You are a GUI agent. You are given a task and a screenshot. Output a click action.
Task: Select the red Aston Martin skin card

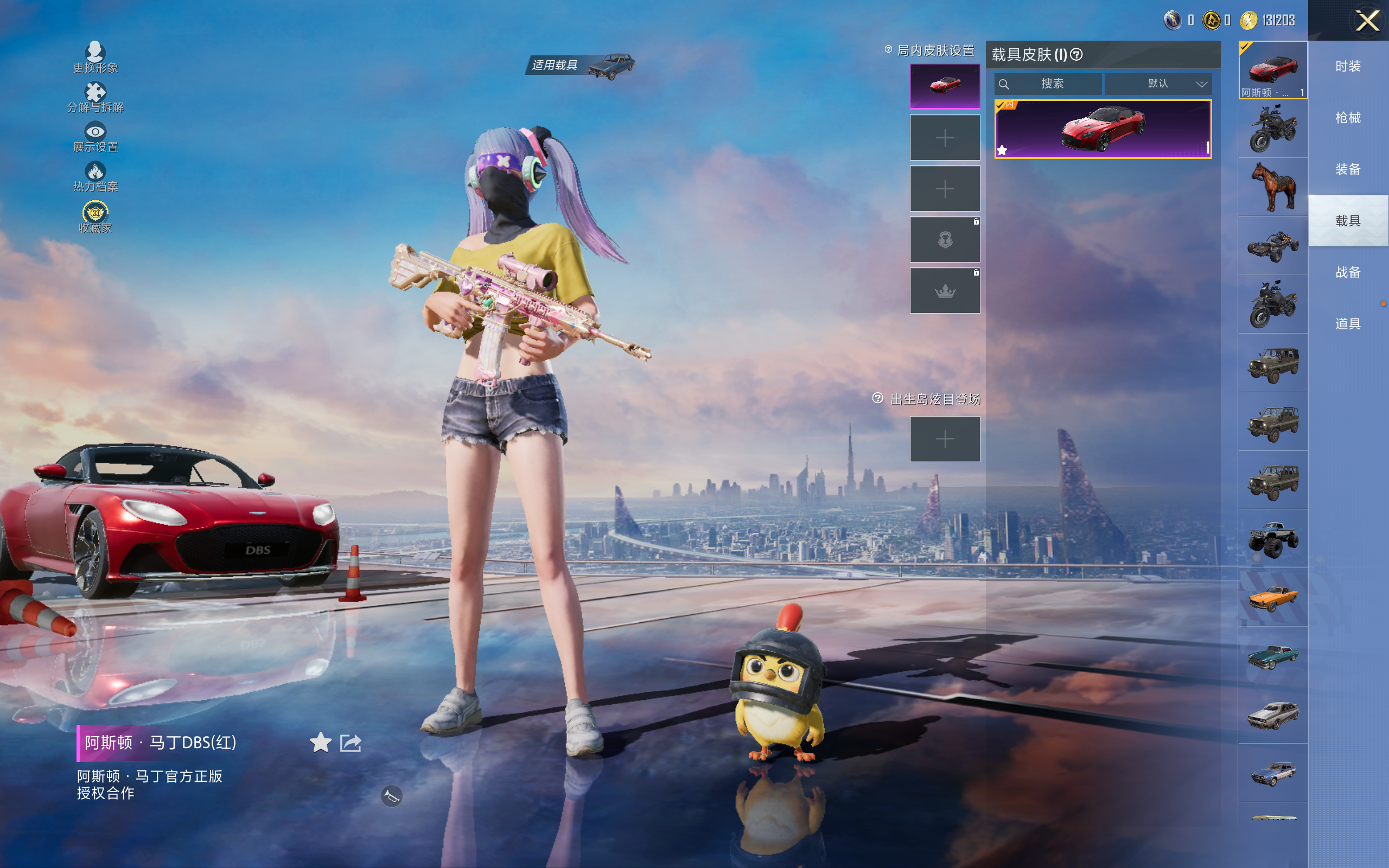pyautogui.click(x=1103, y=129)
